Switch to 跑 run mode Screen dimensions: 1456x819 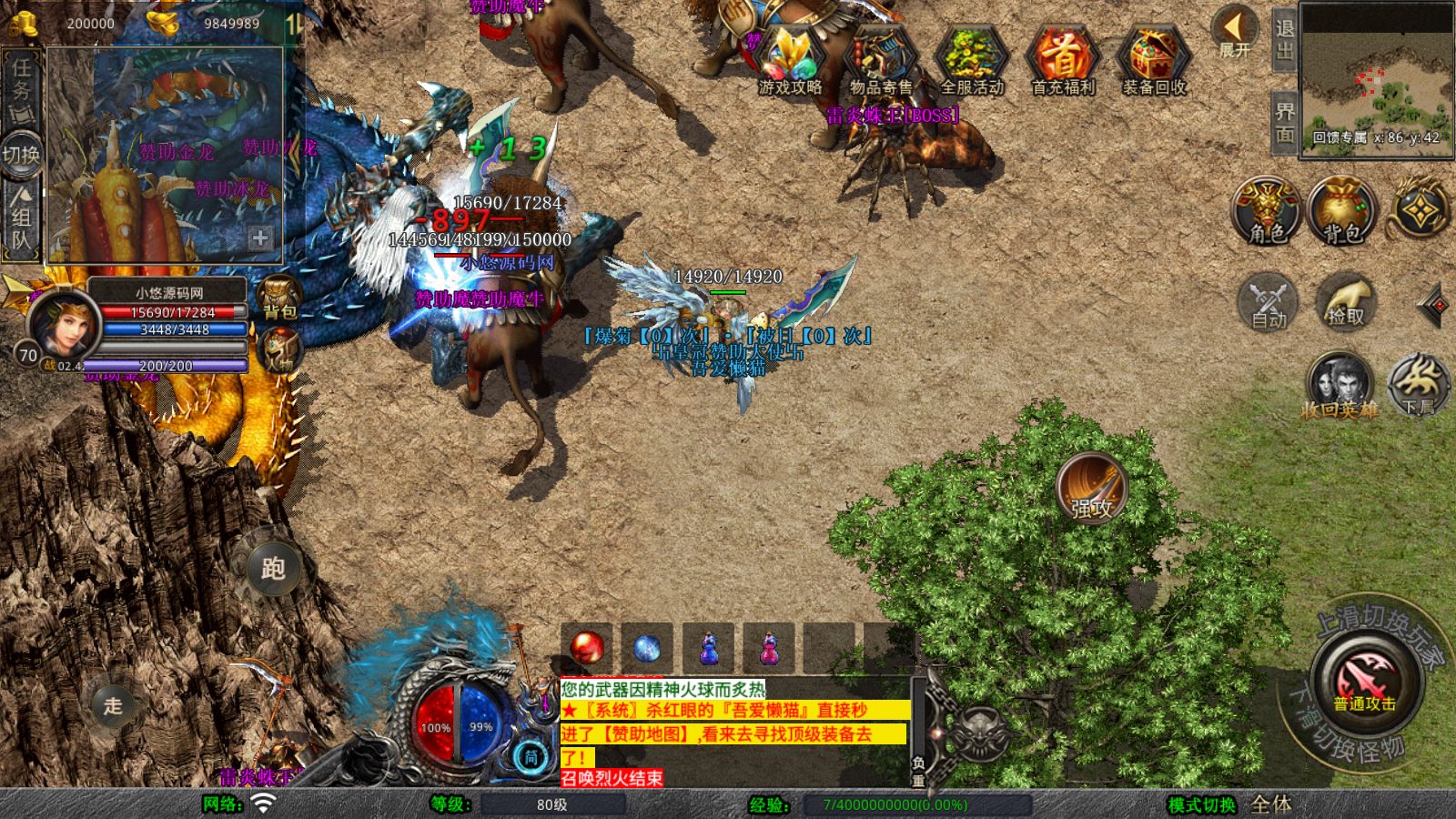coord(273,569)
